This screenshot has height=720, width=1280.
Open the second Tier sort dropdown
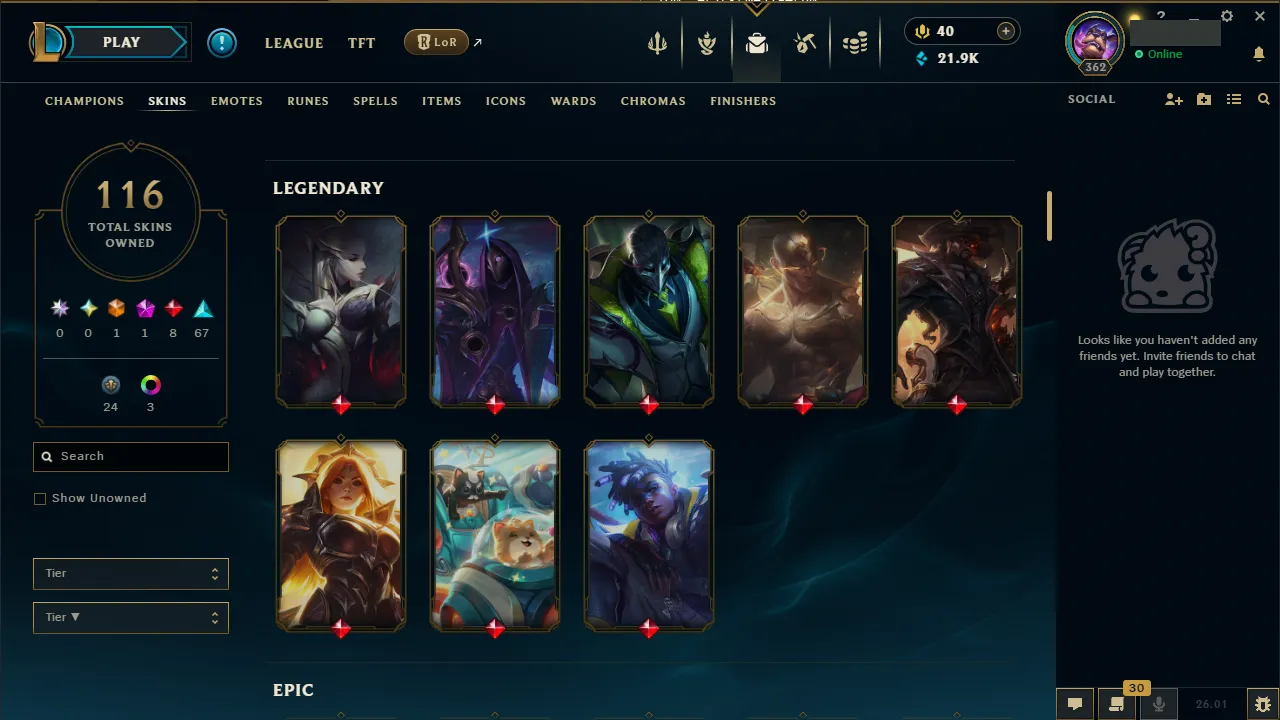coord(130,617)
